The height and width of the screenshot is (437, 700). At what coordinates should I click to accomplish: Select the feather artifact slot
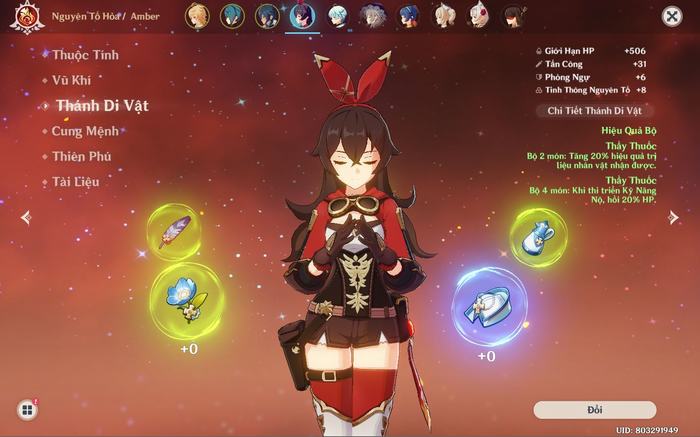(x=174, y=232)
